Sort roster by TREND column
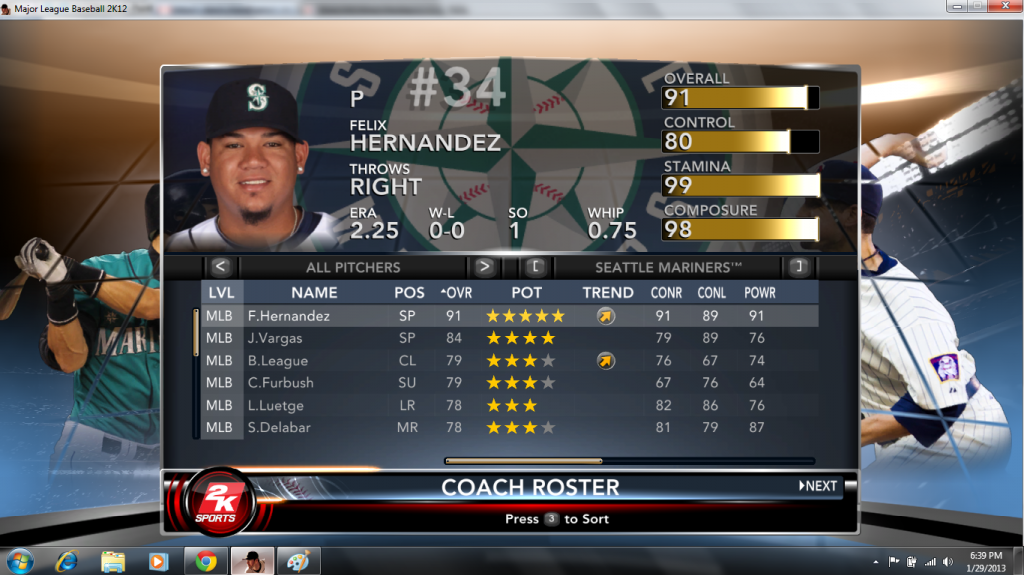 point(608,293)
